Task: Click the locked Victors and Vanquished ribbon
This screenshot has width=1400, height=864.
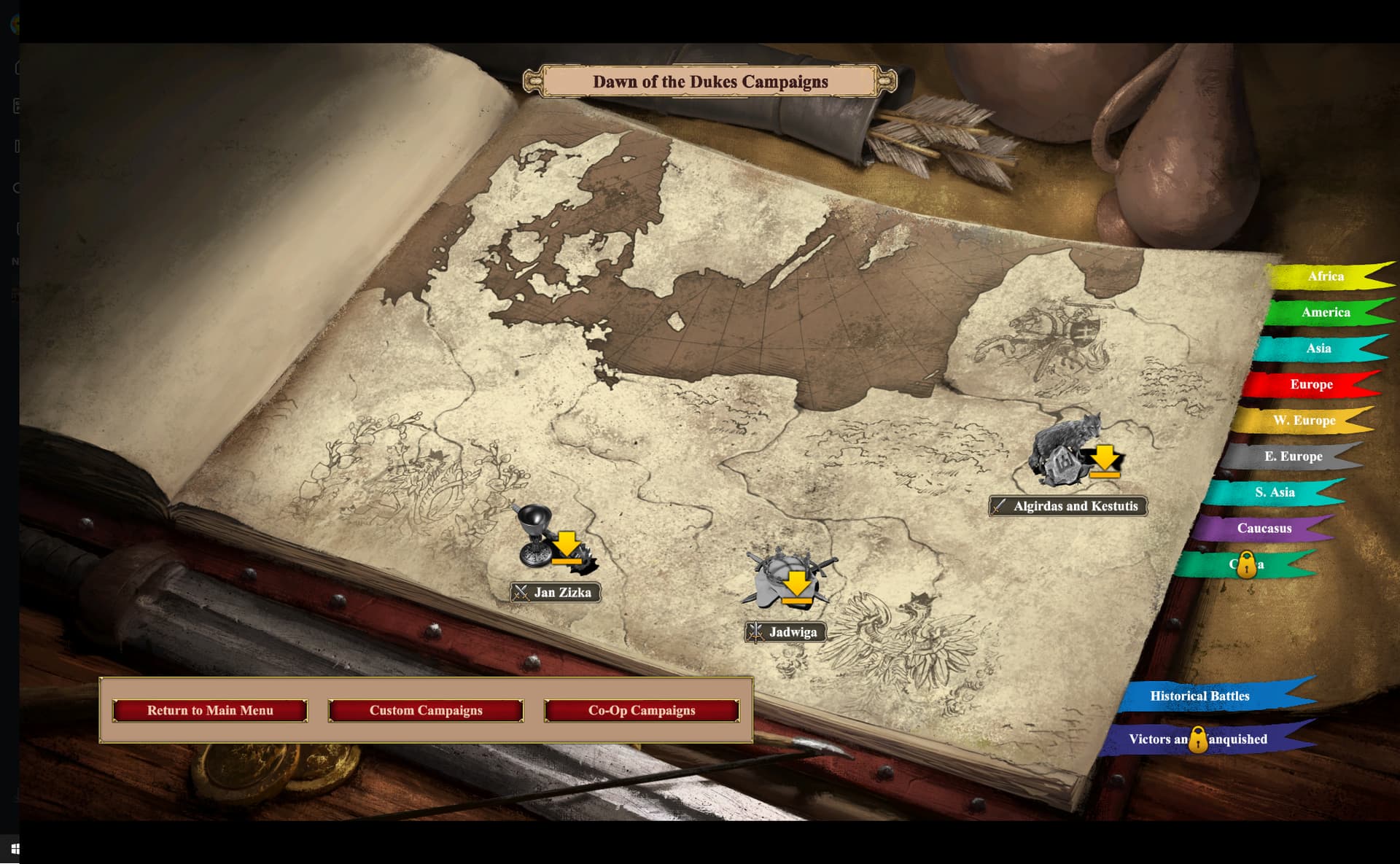Action: (1198, 739)
